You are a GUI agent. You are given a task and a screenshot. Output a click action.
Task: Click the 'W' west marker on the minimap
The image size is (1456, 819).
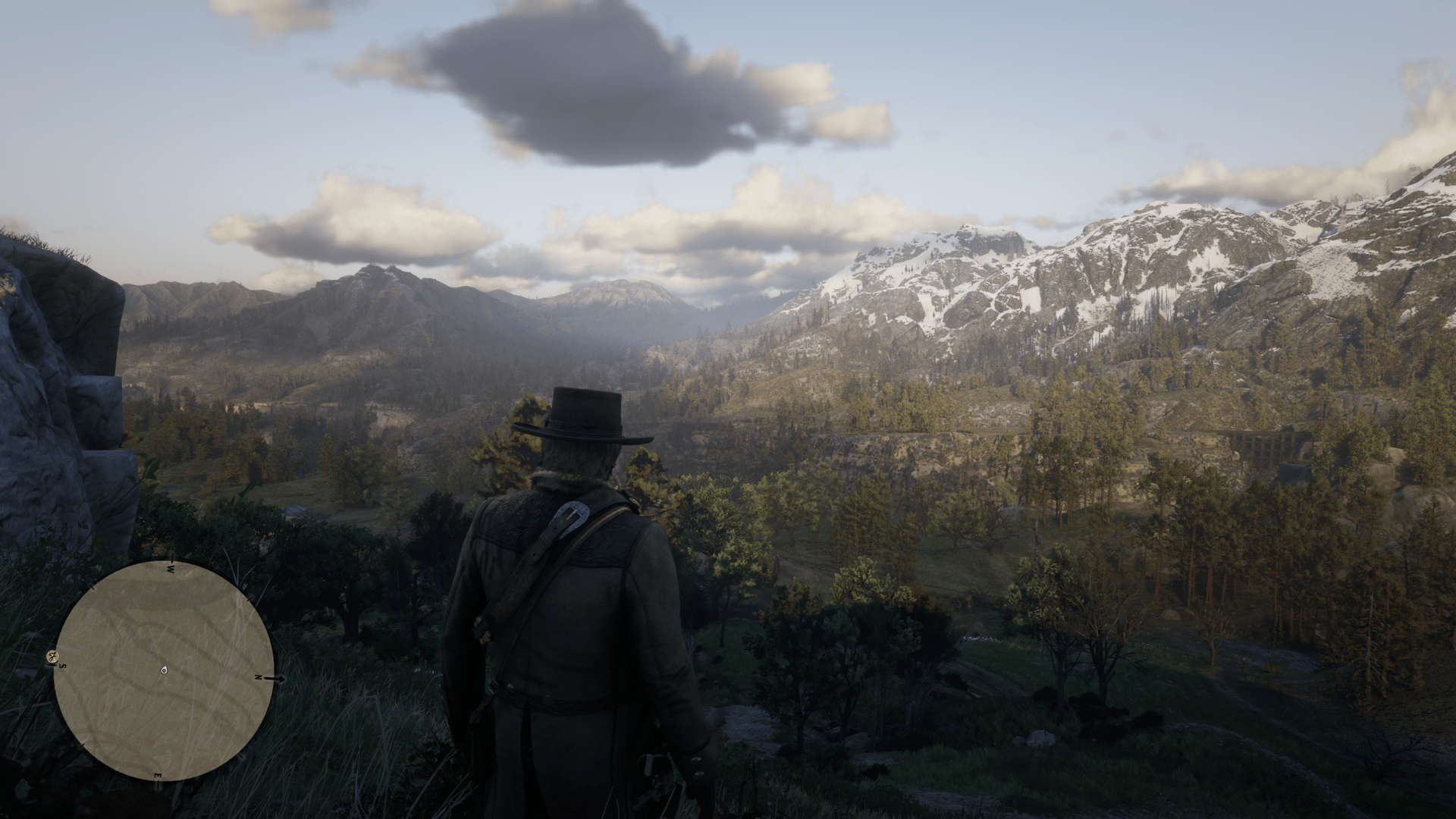click(170, 569)
